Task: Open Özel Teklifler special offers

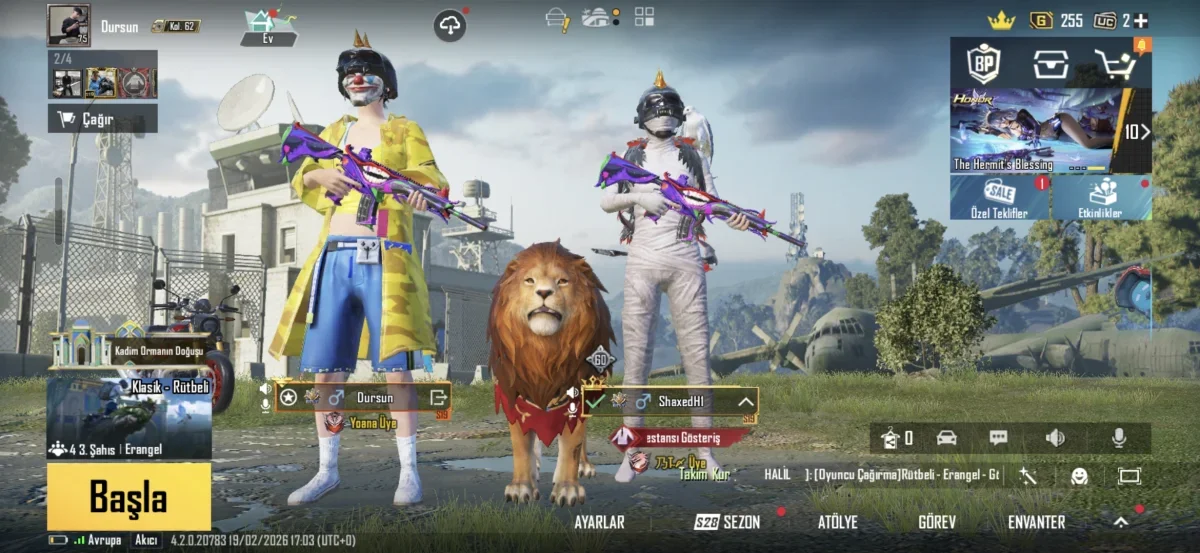Action: pyautogui.click(x=999, y=198)
